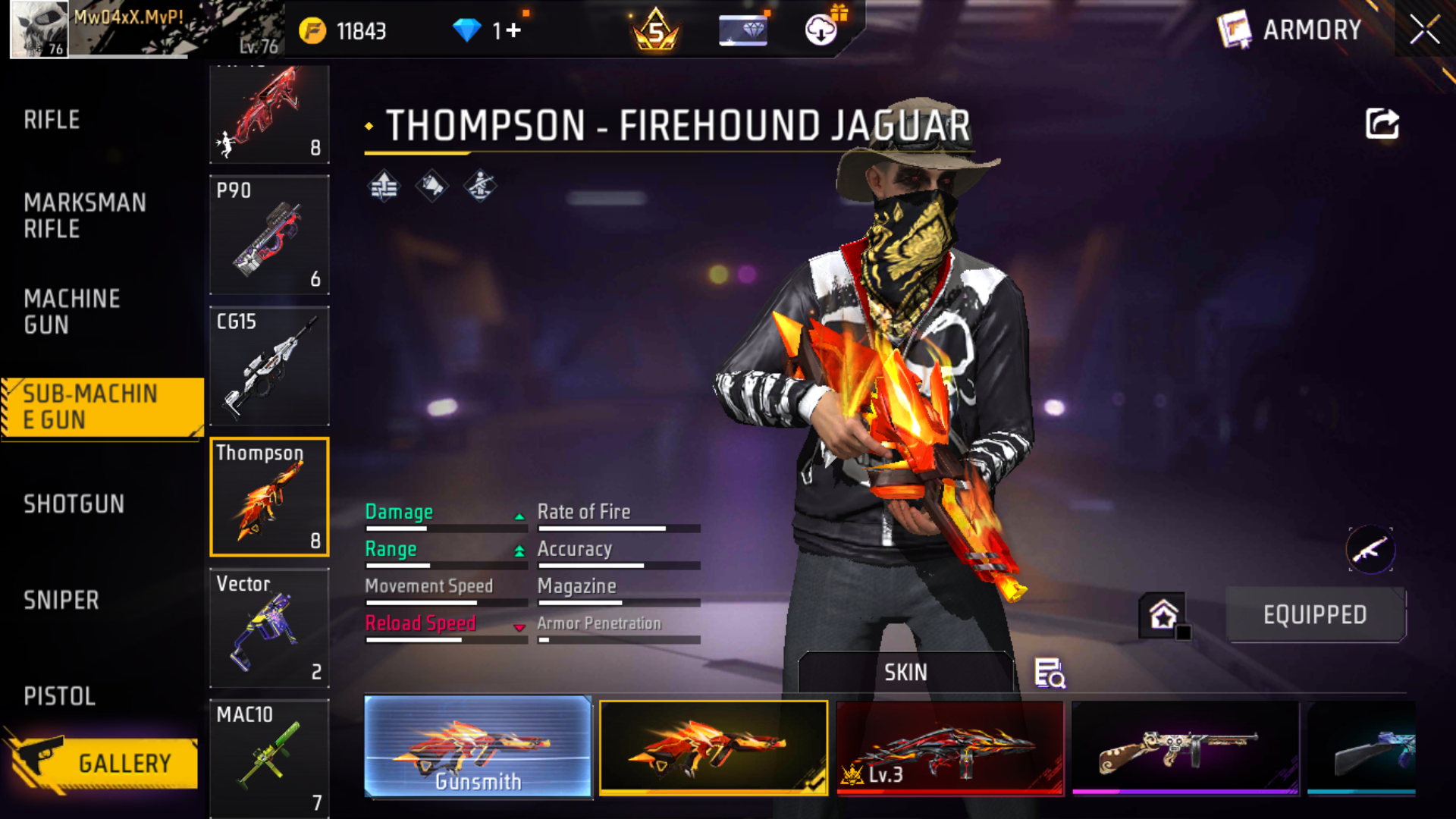This screenshot has height=819, width=1456.
Task: Select the Rifle weapon category
Action: pyautogui.click(x=52, y=120)
